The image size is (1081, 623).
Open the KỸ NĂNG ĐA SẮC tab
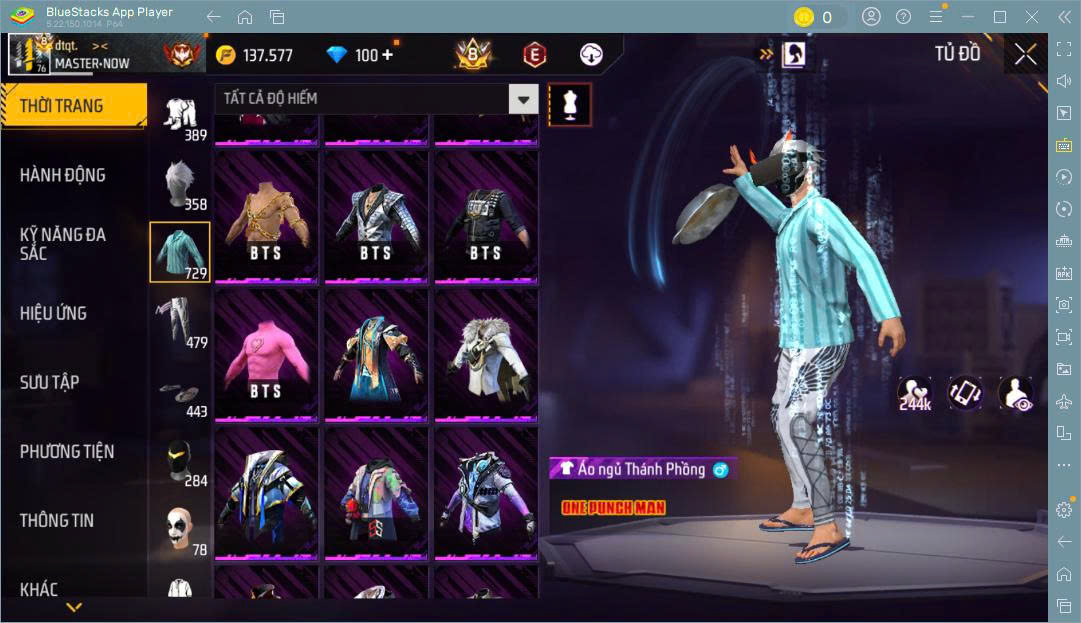coord(63,244)
